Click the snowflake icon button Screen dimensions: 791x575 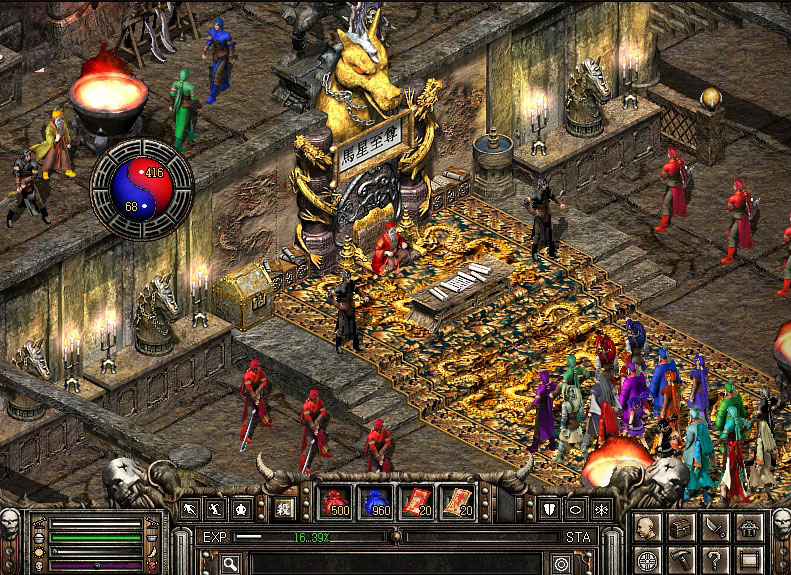(601, 509)
